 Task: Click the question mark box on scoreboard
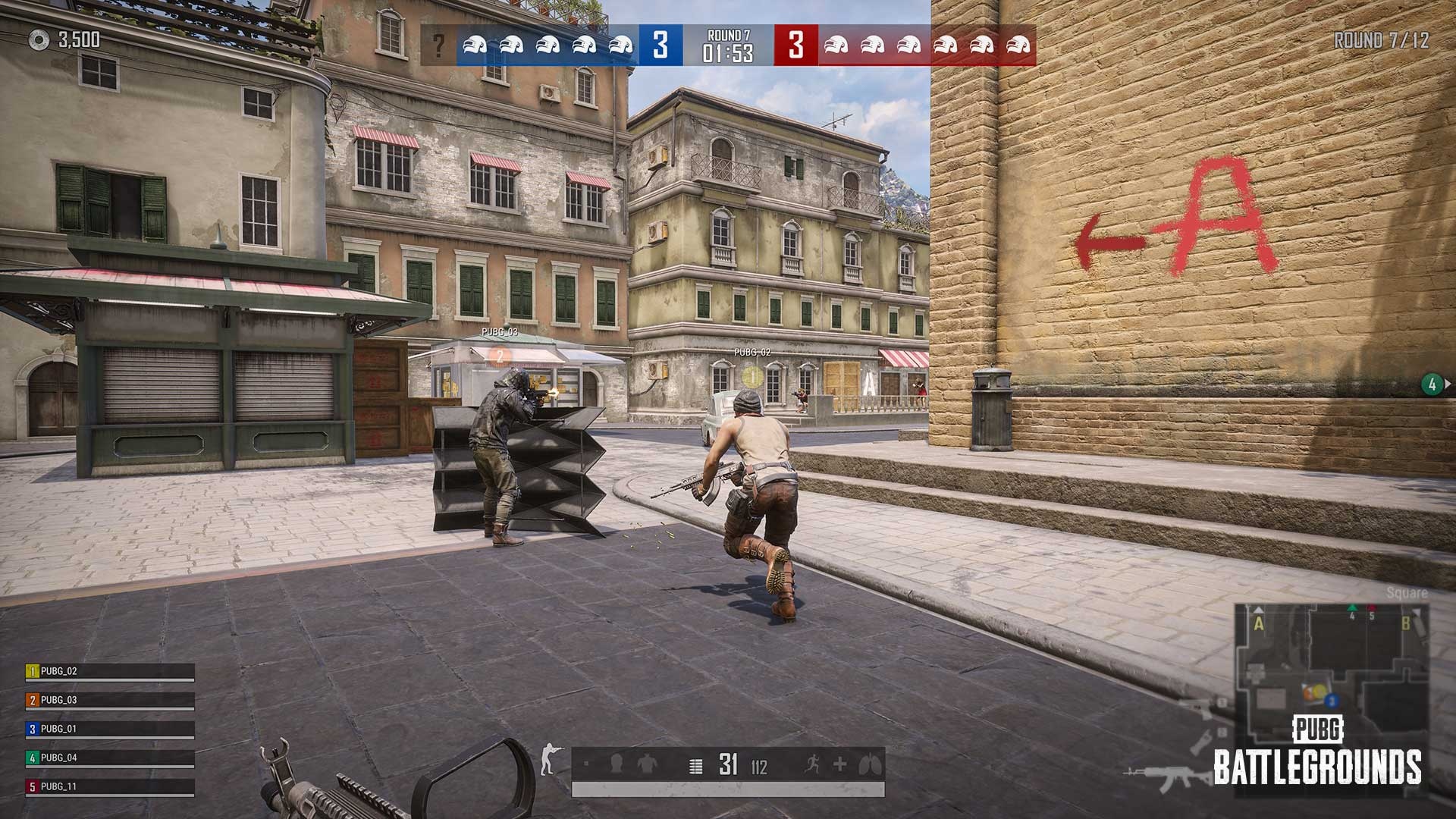438,46
